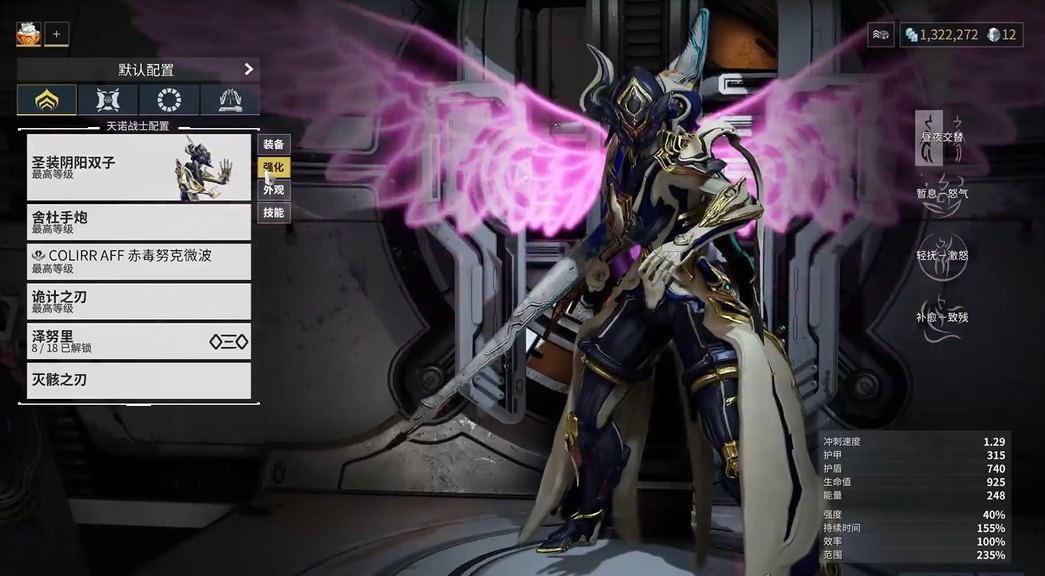Select the 灭骸之刃 weapon slot
The height and width of the screenshot is (576, 1045).
point(138,380)
